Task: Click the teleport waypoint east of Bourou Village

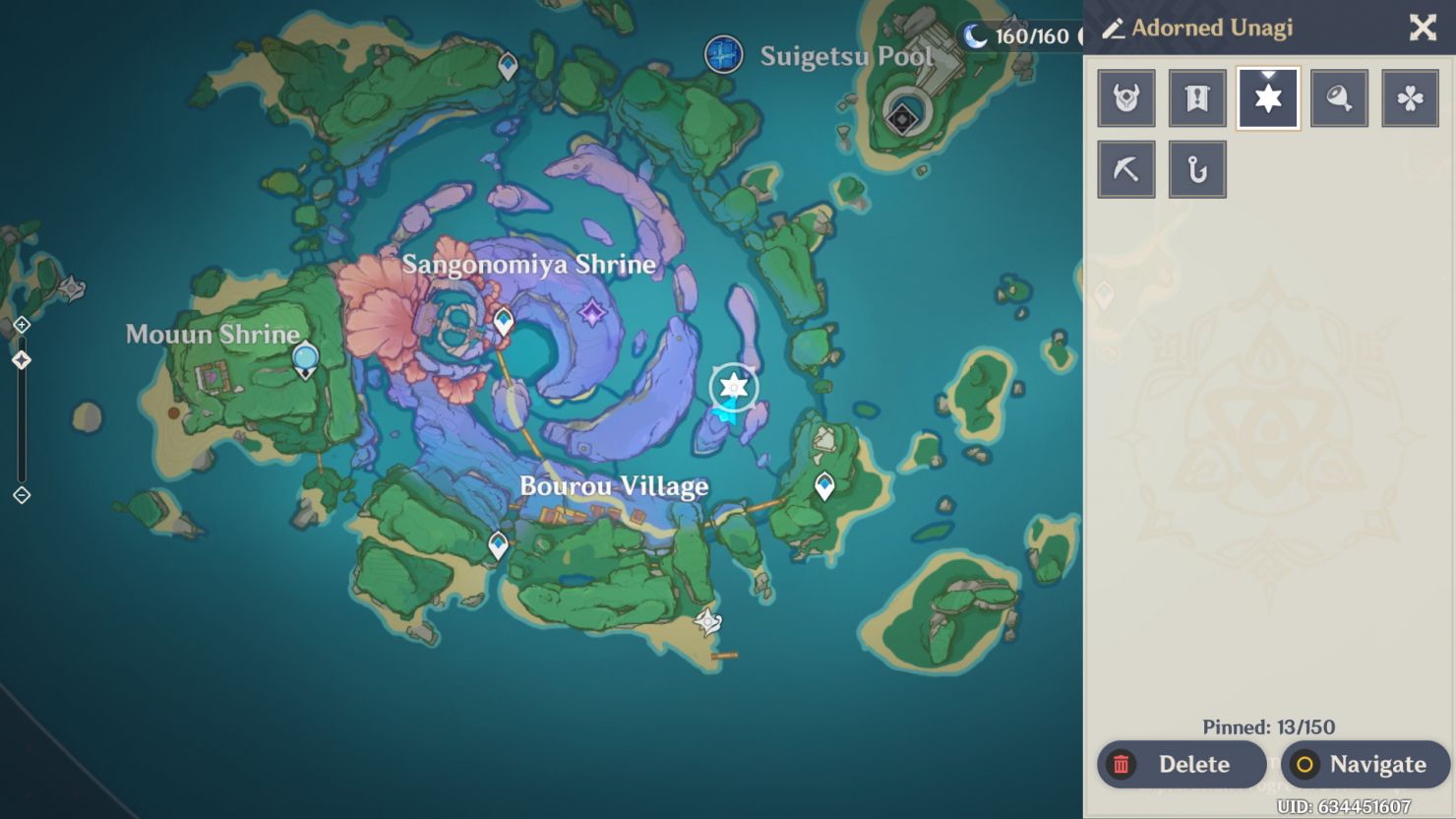Action: tap(824, 484)
